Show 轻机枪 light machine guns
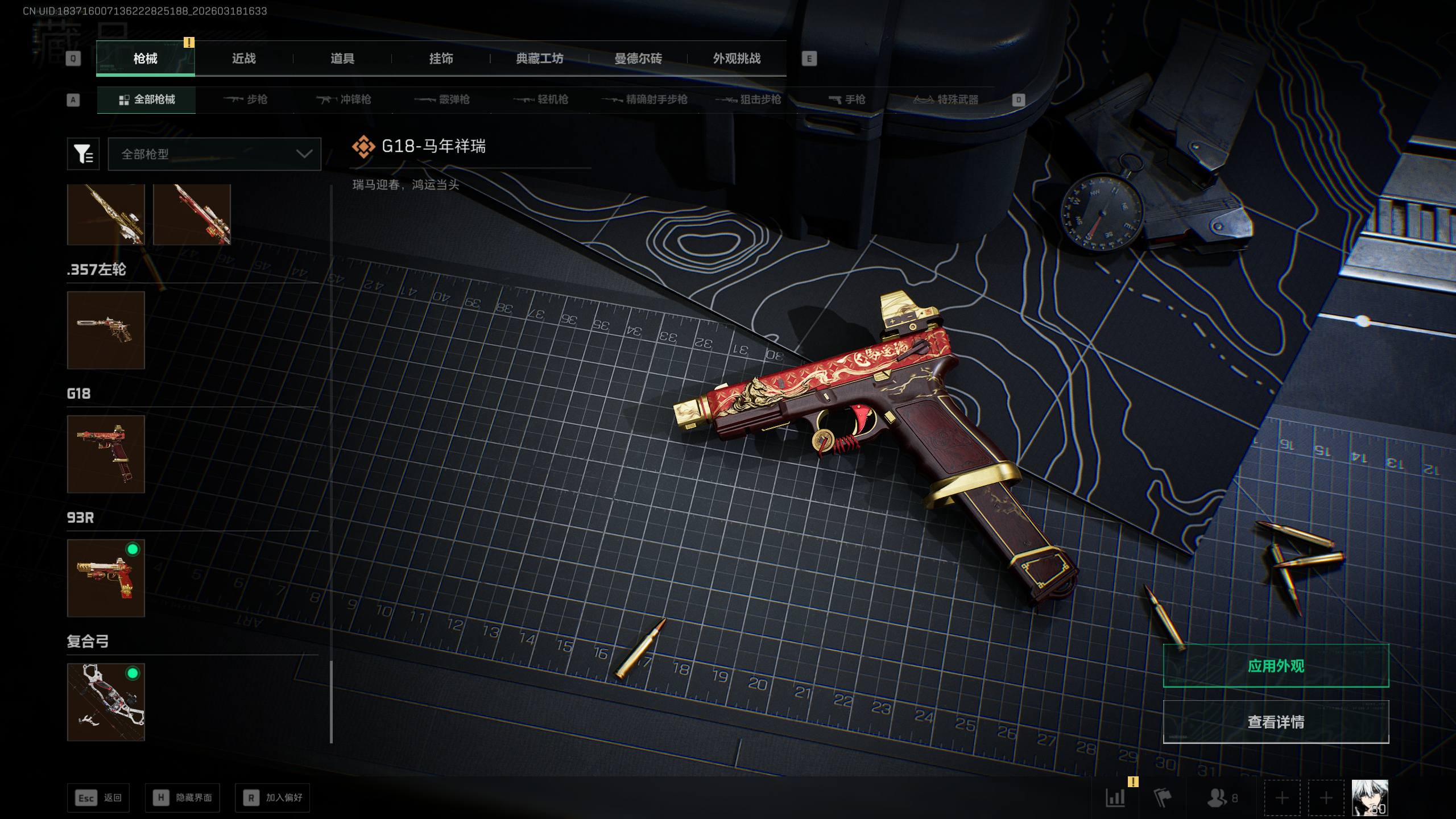This screenshot has width=1456, height=819. click(x=541, y=100)
